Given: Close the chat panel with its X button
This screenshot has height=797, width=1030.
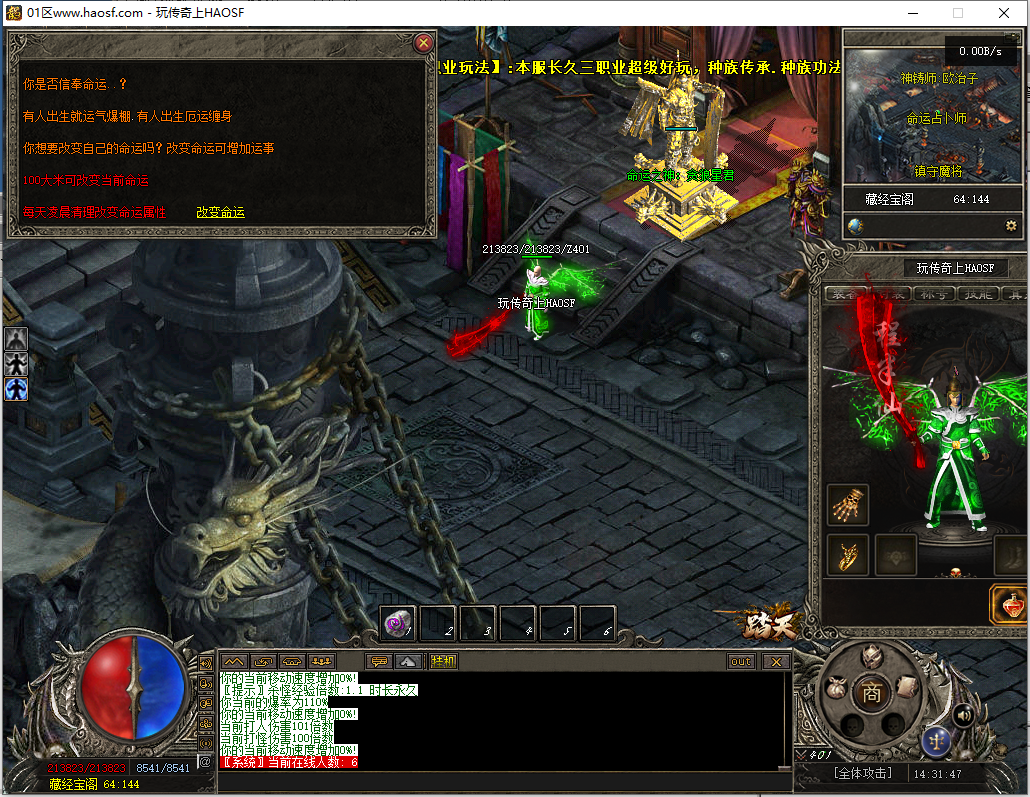Looking at the screenshot, I should (x=775, y=661).
